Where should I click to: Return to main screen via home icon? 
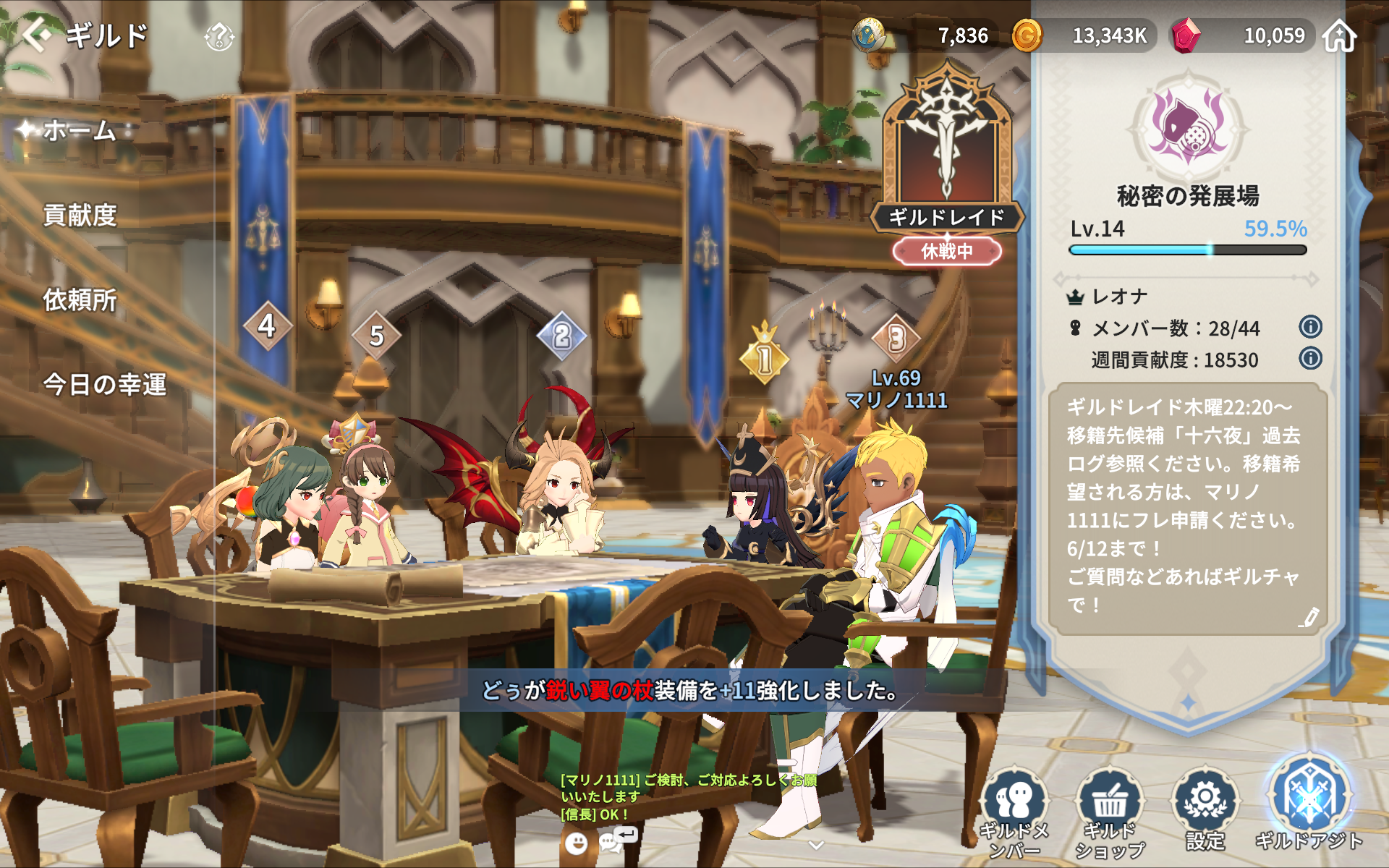pos(1339,35)
